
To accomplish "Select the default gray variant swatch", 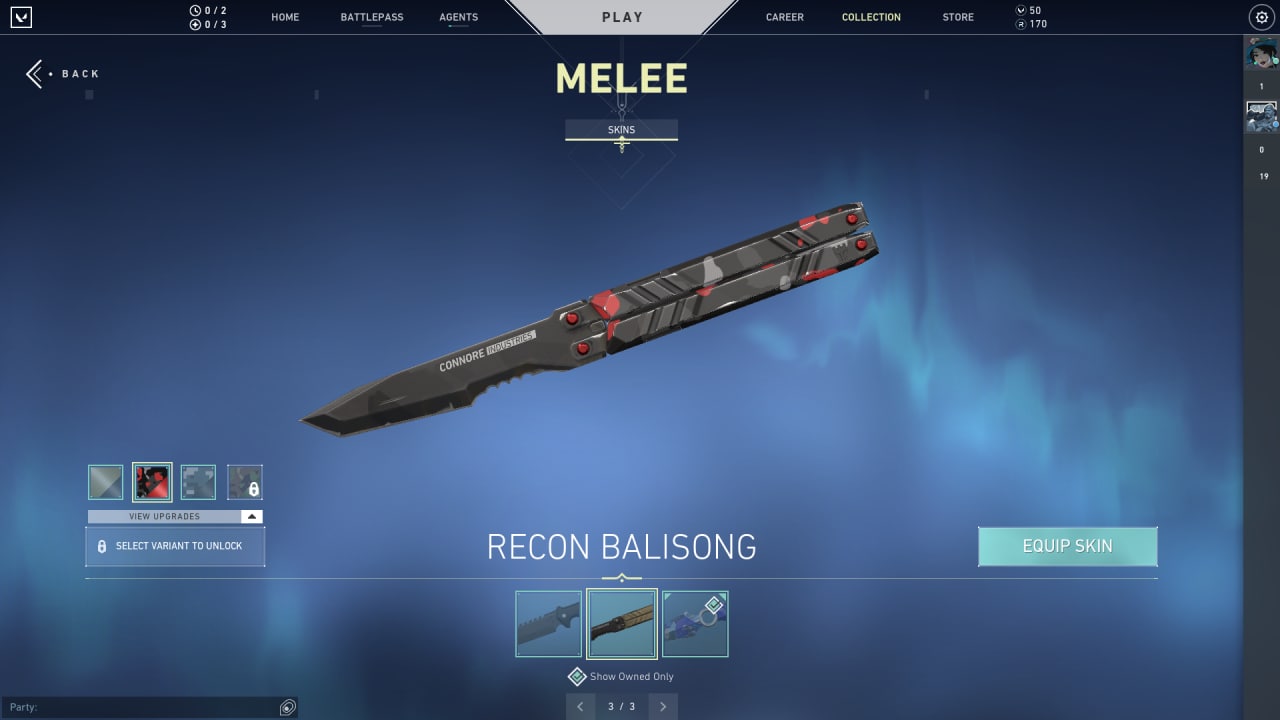I will click(105, 482).
